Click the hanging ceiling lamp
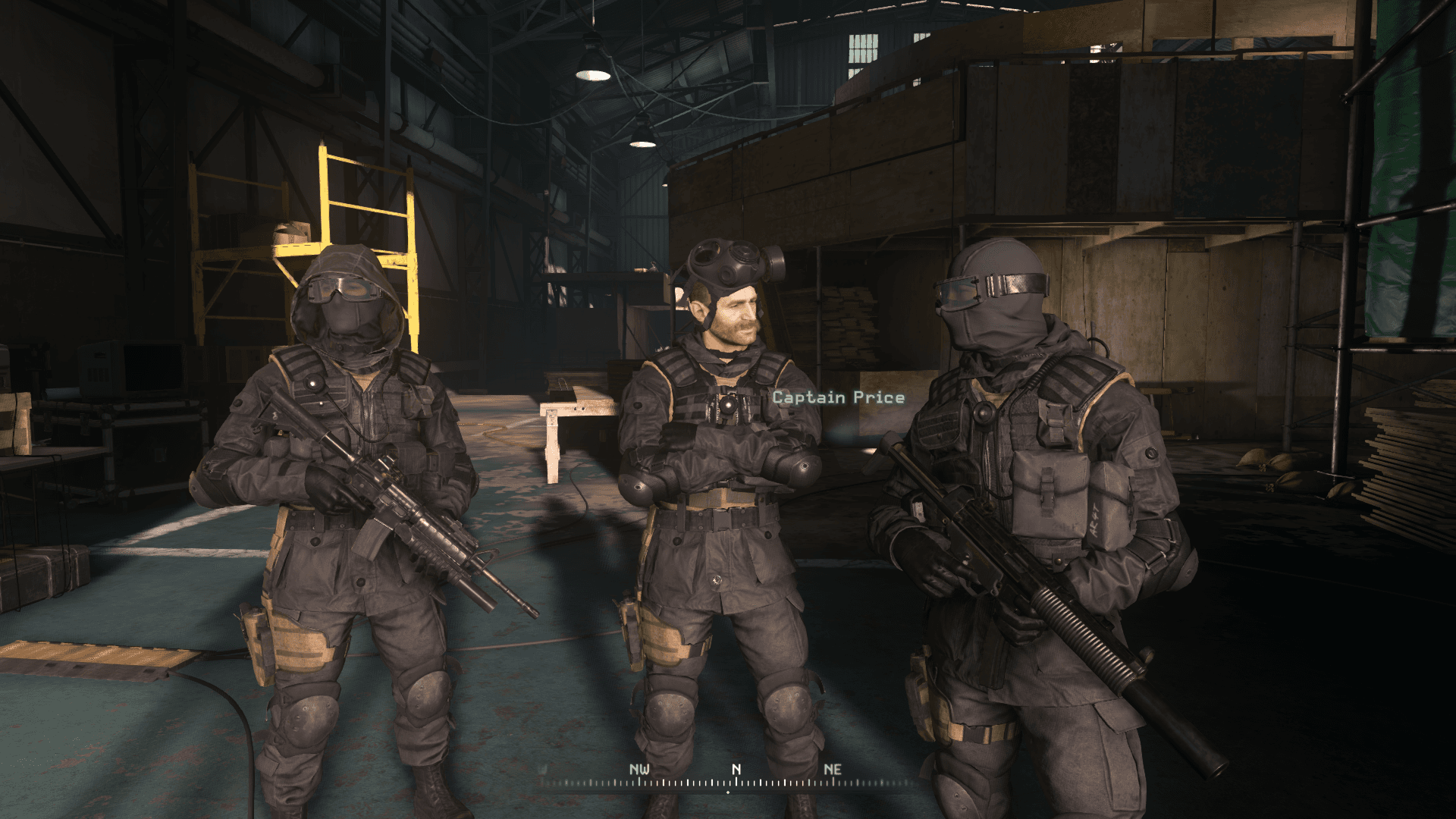The width and height of the screenshot is (1456, 819). 591,68
